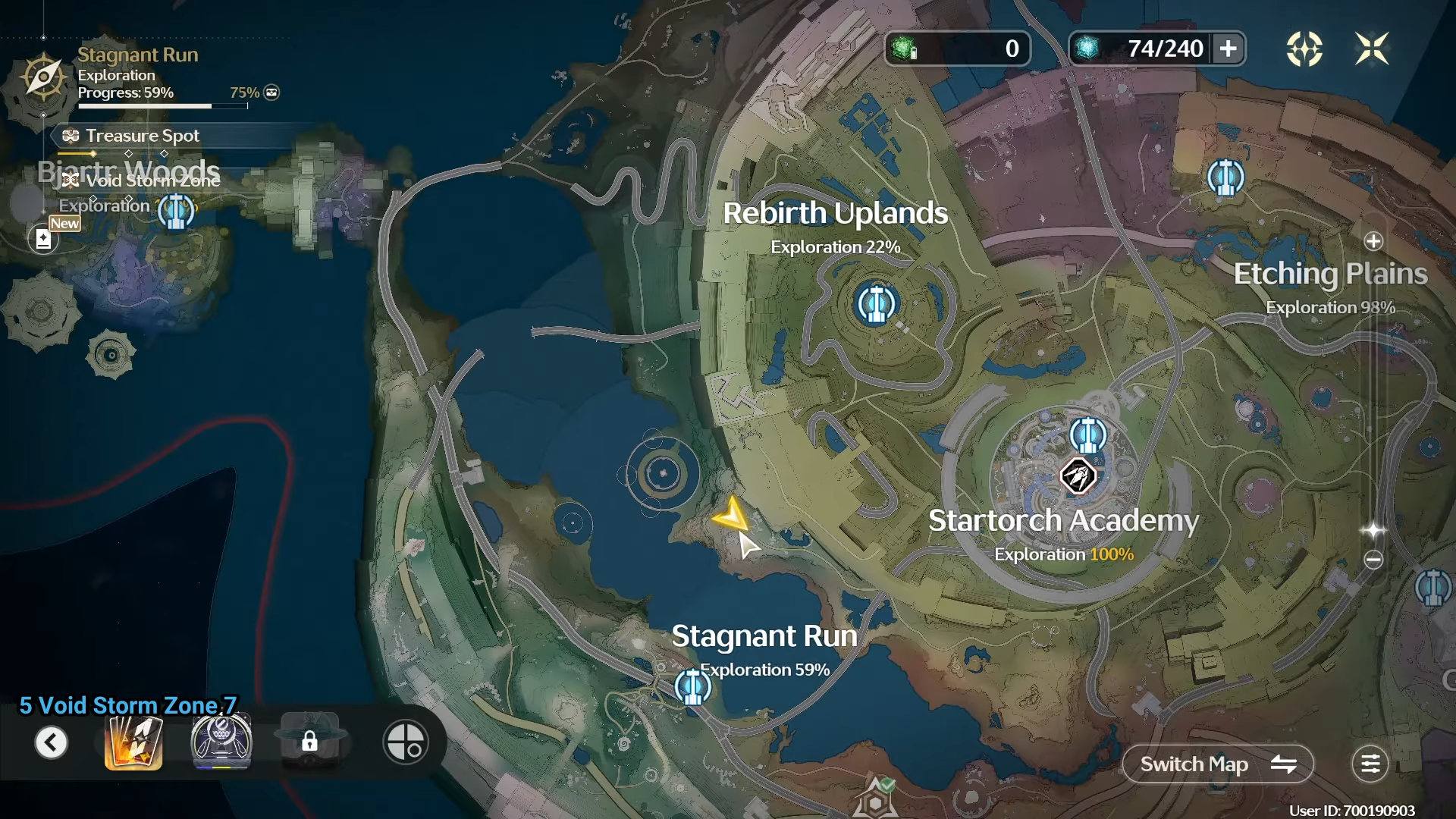Click the black hexagon quest marker at Startorch Academy
The width and height of the screenshot is (1456, 819).
coord(1078,477)
